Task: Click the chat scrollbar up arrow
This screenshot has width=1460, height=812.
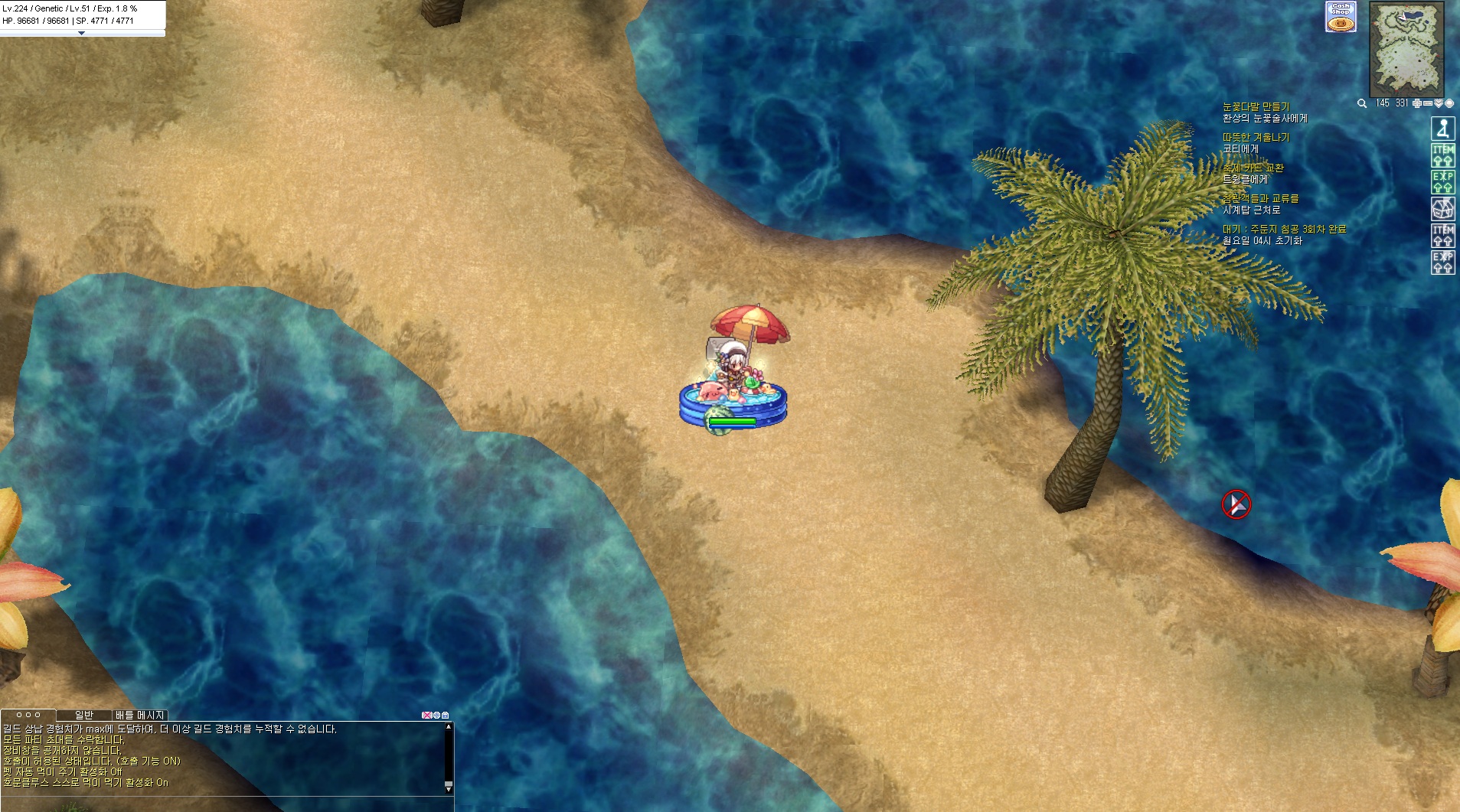Action: [449, 727]
